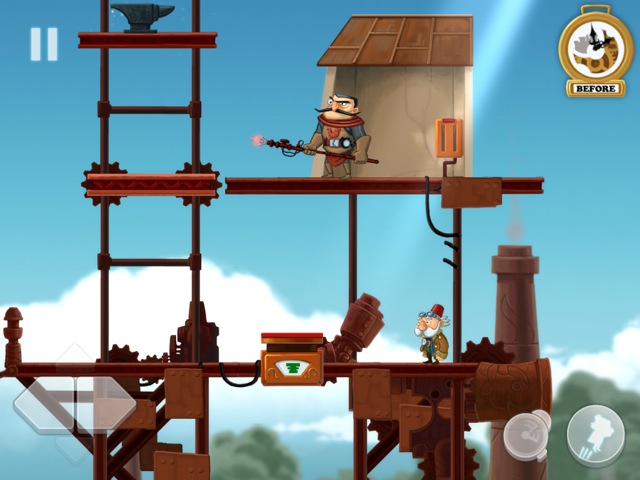The image size is (640, 480).
Task: Move right with the right arrow pad
Action: point(108,404)
